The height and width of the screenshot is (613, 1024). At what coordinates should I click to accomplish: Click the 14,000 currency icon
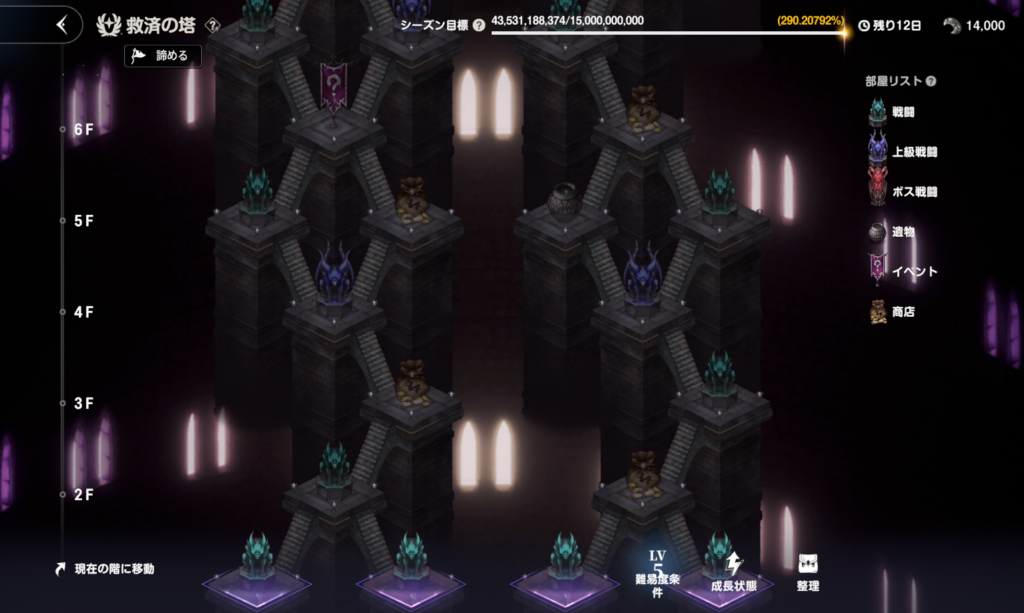coord(952,25)
